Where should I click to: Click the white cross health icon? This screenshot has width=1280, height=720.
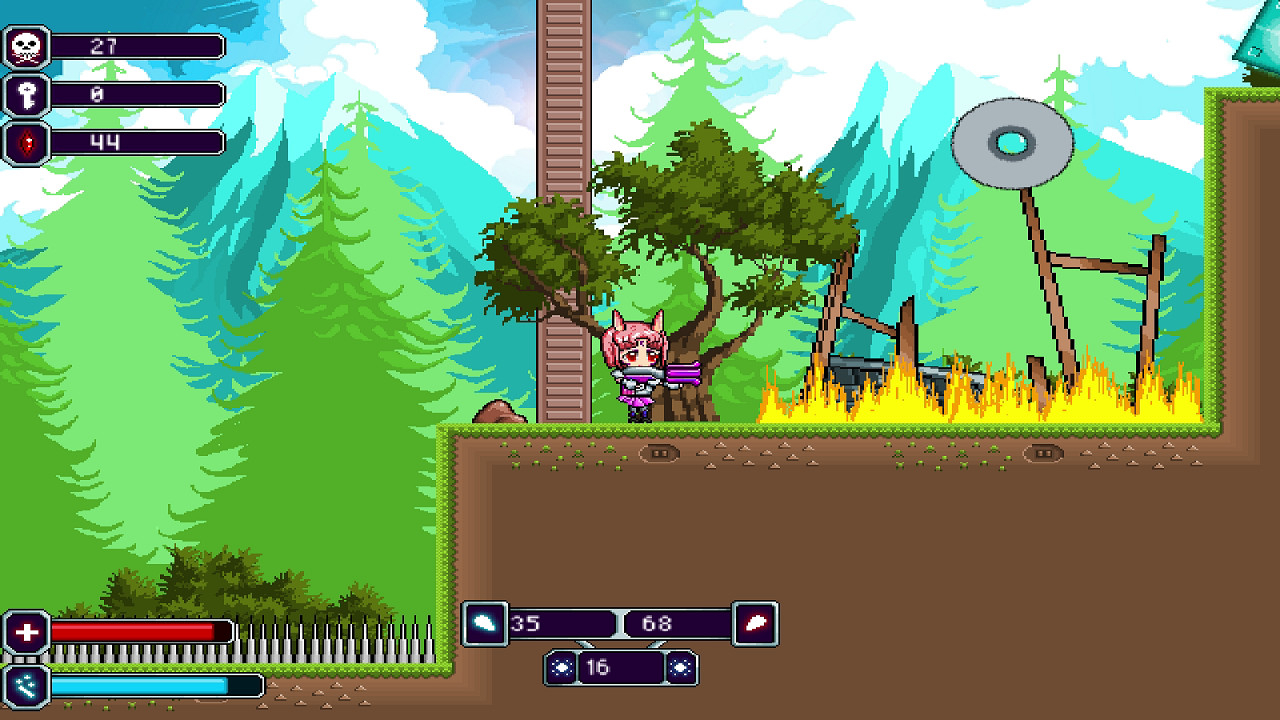pyautogui.click(x=26, y=632)
